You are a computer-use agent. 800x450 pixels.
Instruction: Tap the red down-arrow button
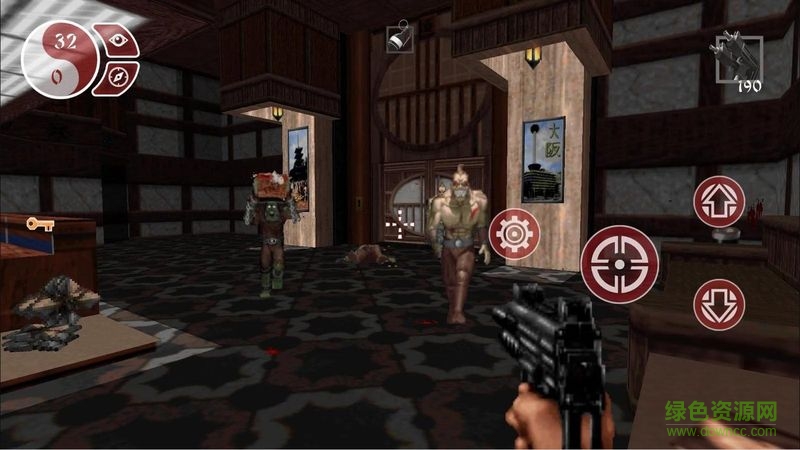pyautogui.click(x=719, y=305)
